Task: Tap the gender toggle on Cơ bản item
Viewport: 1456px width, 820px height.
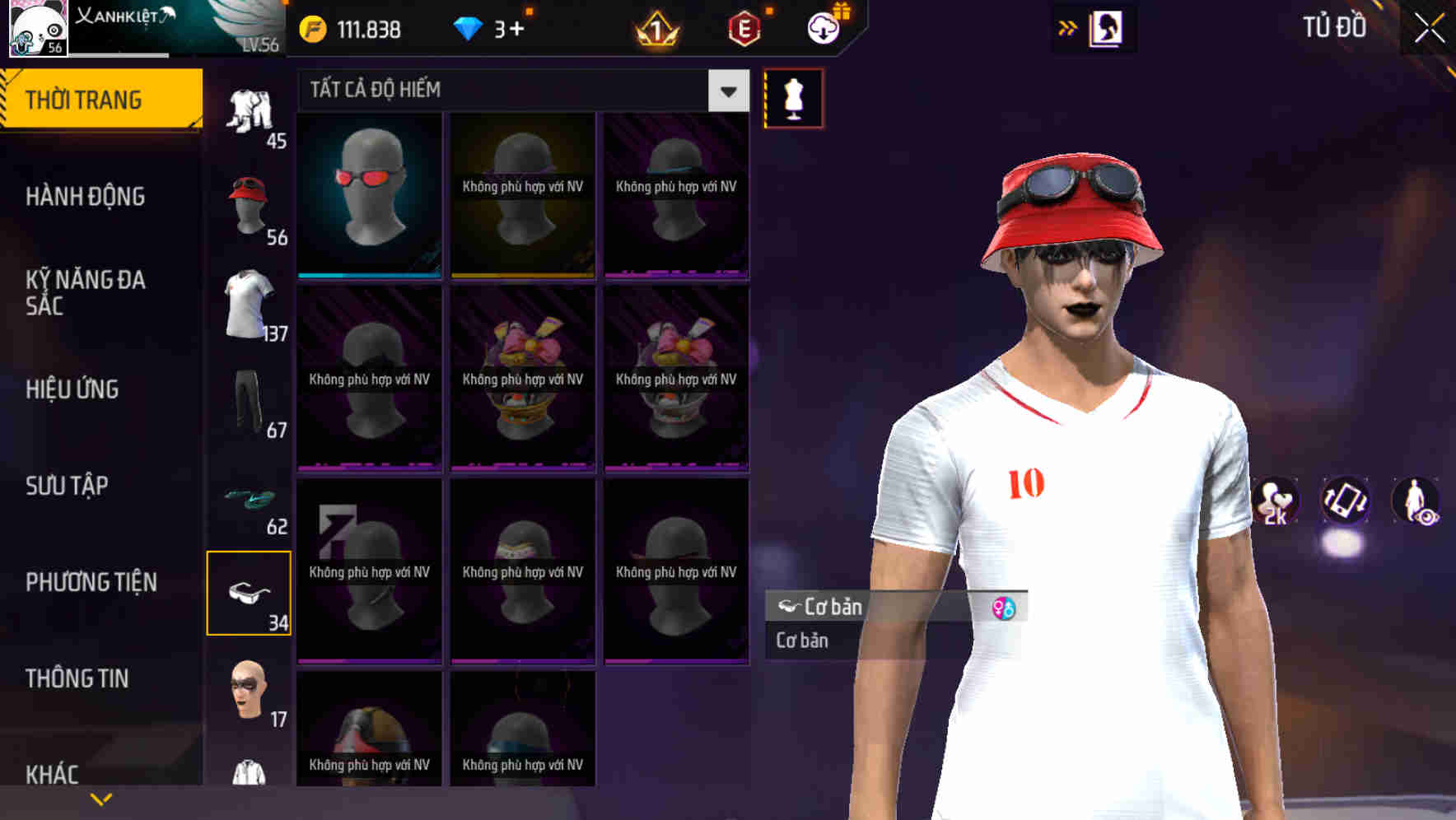Action: click(1004, 608)
